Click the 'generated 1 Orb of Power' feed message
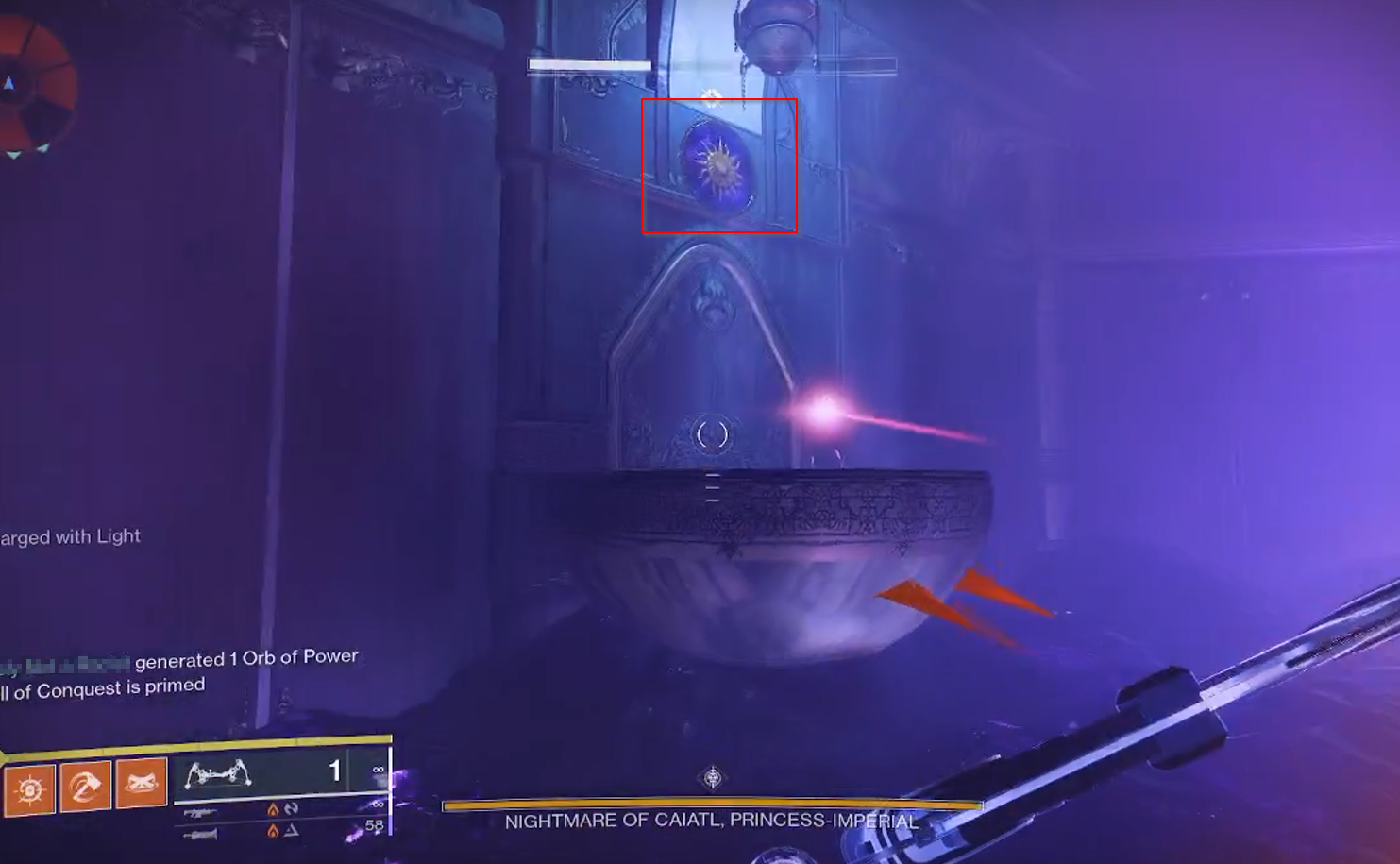Screen dimensions: 1400x864 [247, 657]
